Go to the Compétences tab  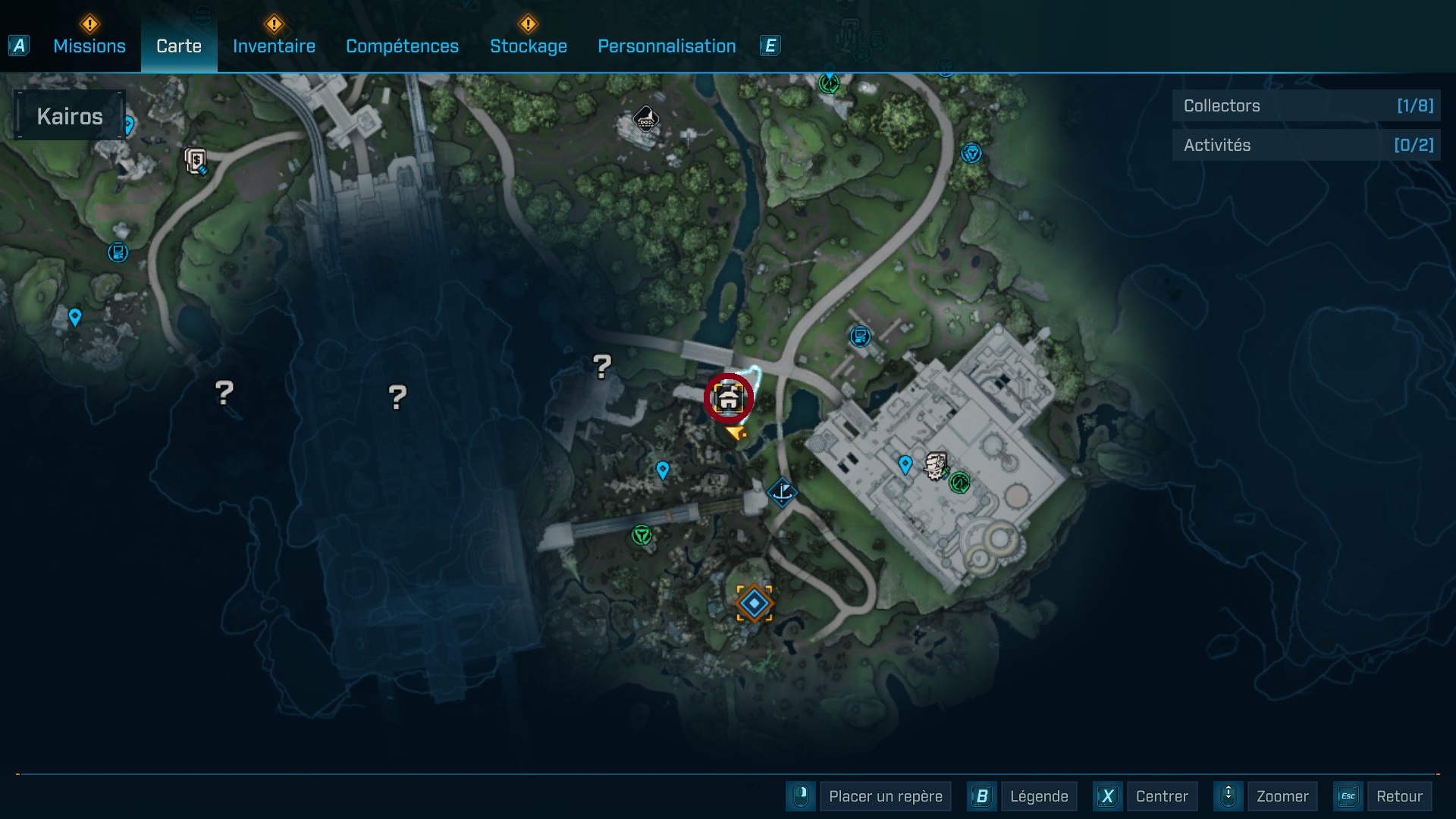click(402, 46)
